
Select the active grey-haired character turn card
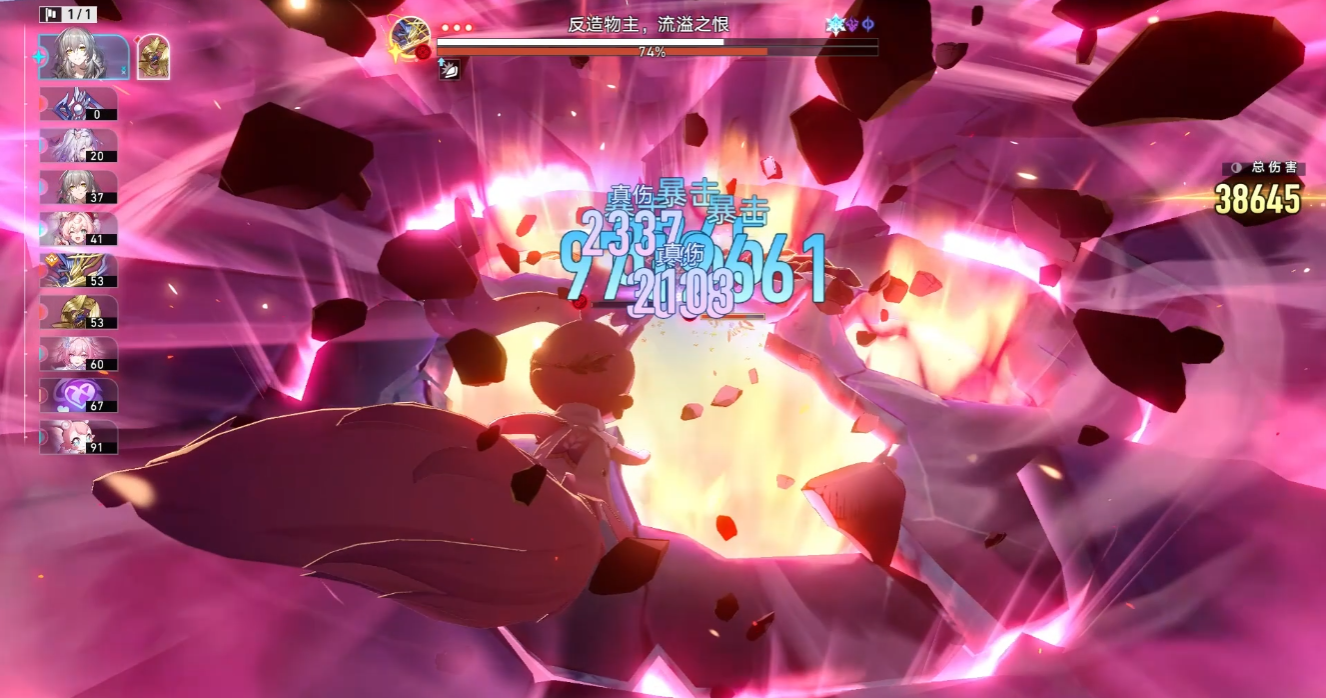83,57
